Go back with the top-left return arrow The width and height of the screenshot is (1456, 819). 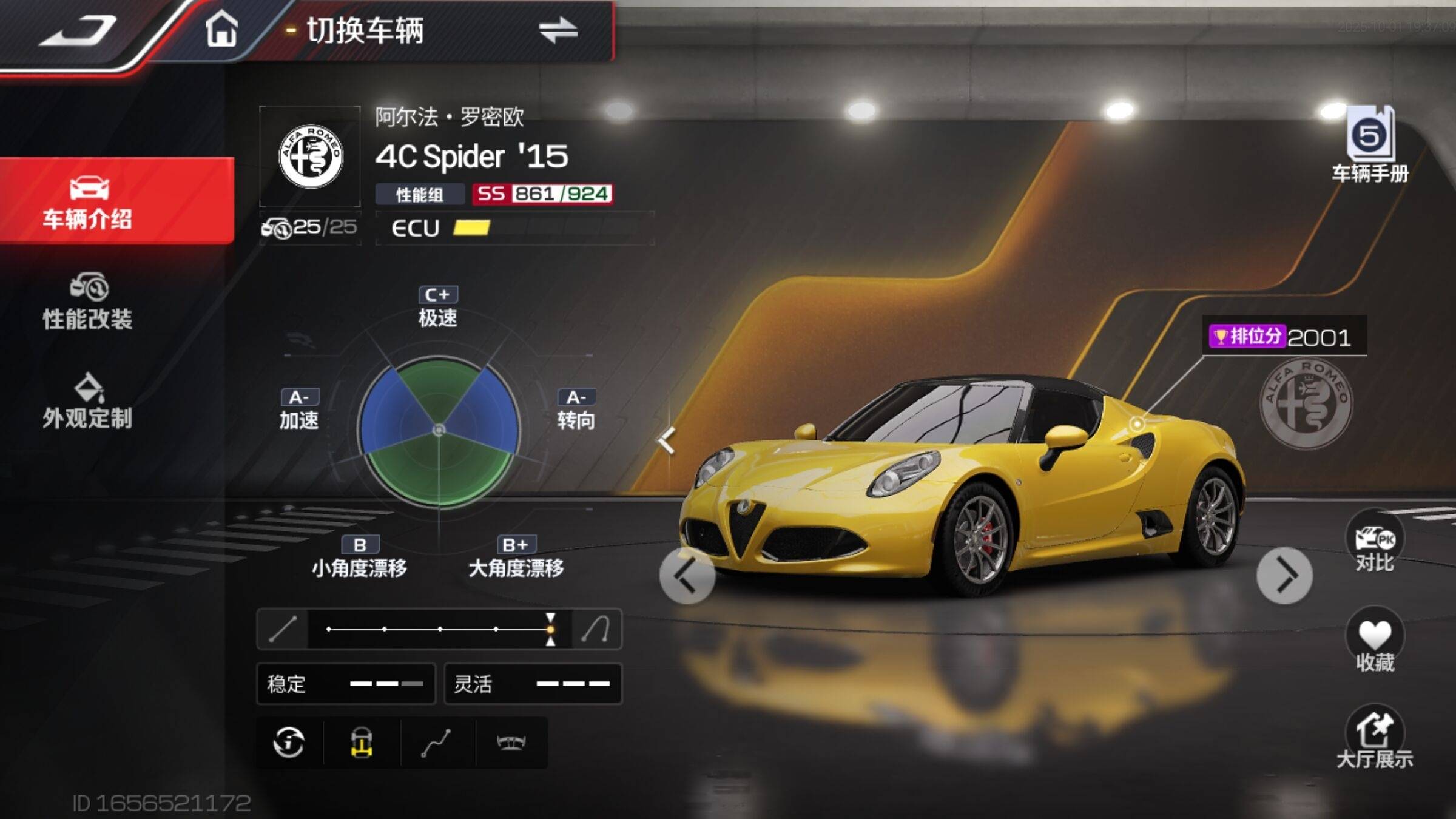[78, 32]
